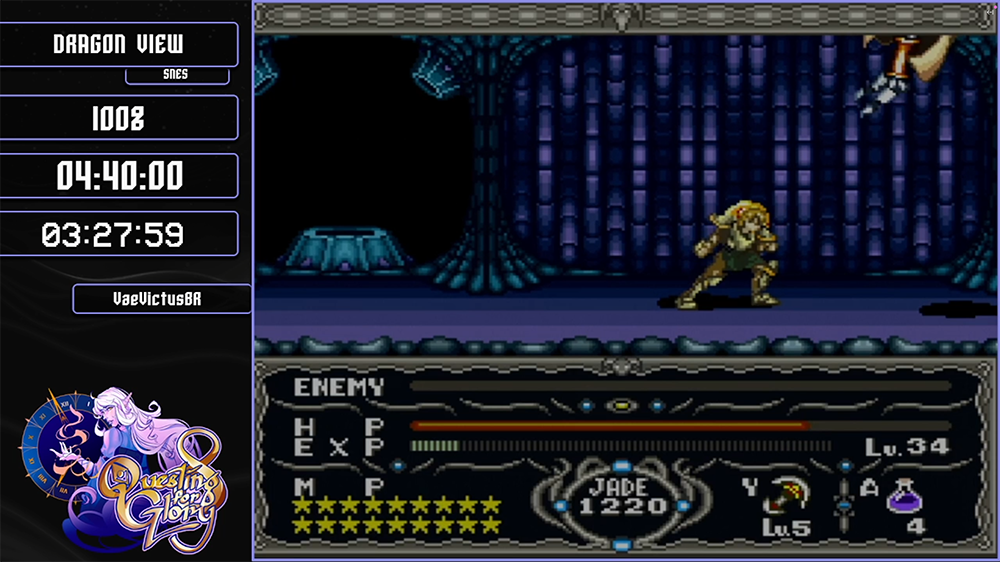Use the purple potion item
Screen dimensions: 1000x562
coord(905,495)
